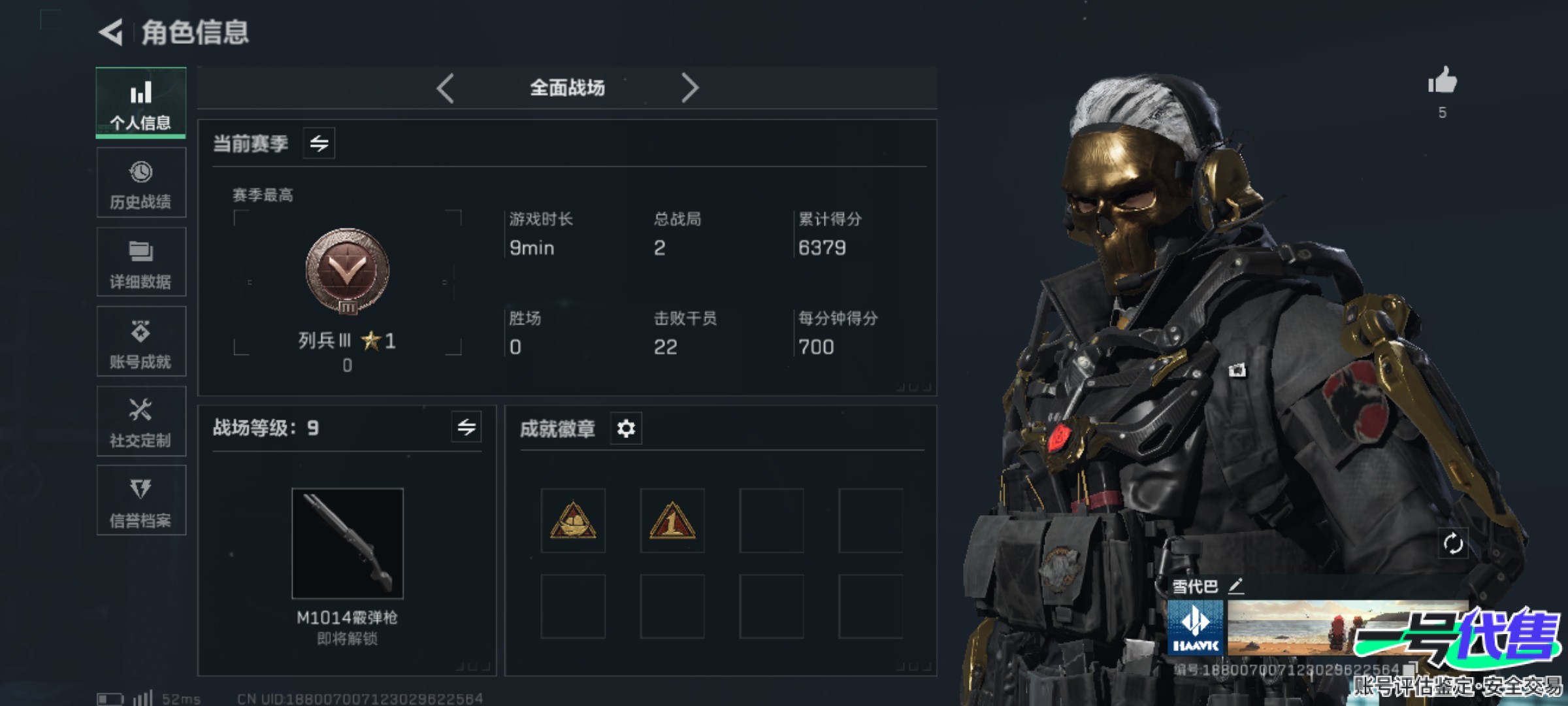This screenshot has height=706, width=1568.
Task: Switch to the 个人信息 tab
Action: tap(140, 103)
